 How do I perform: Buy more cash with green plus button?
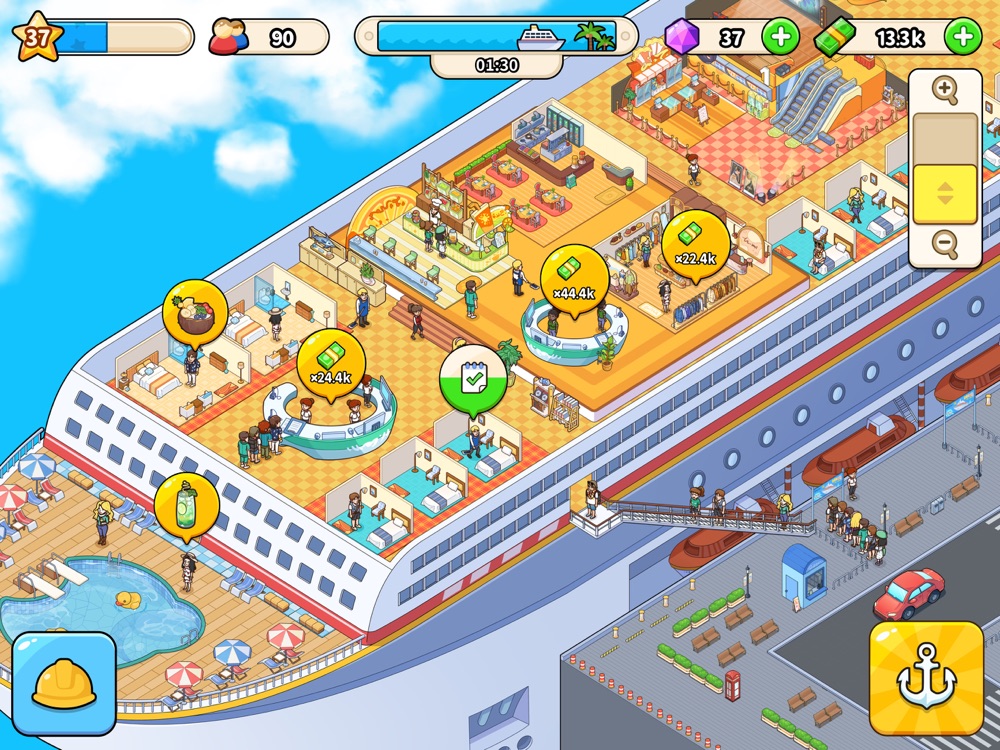pos(963,38)
